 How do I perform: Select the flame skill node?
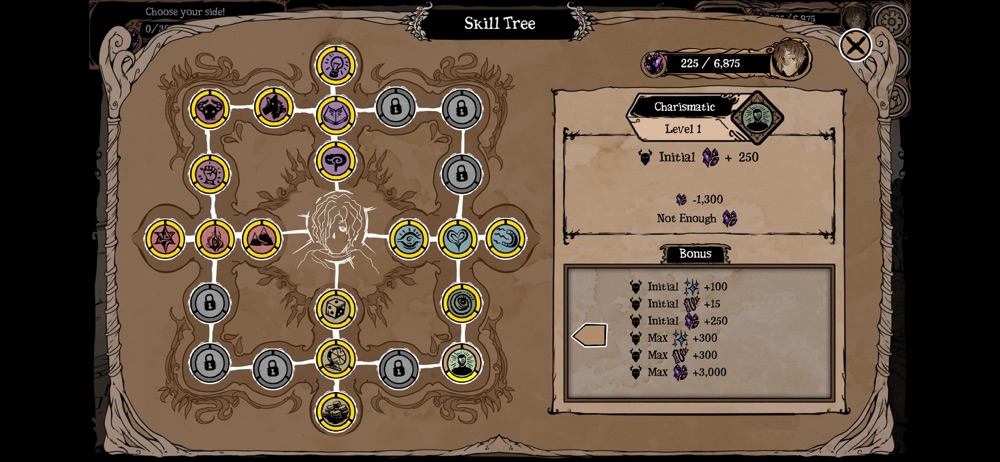click(215, 238)
